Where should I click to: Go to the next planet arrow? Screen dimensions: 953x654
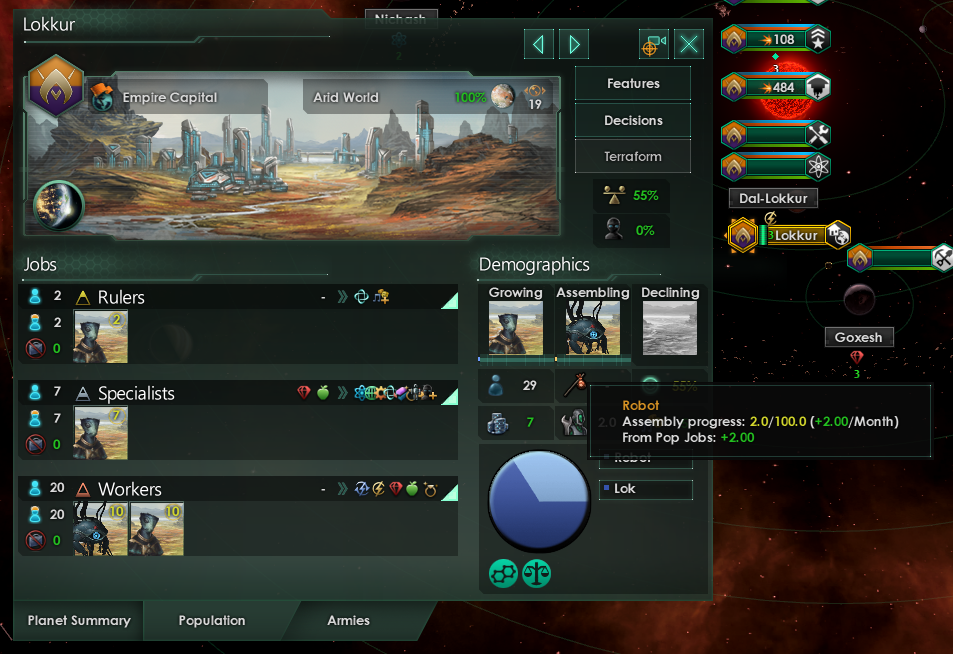click(x=574, y=44)
